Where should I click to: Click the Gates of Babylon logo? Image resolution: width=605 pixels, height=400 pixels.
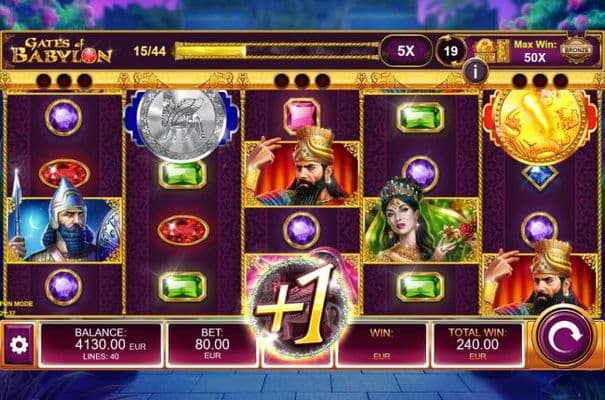coord(60,50)
